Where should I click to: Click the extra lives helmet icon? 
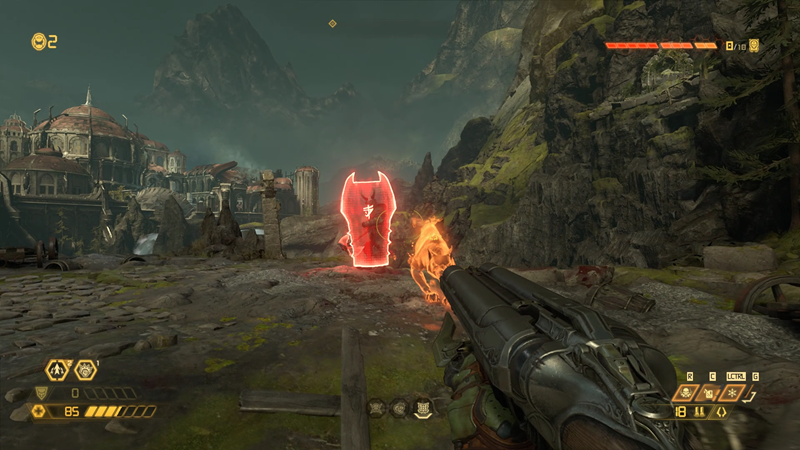click(39, 41)
